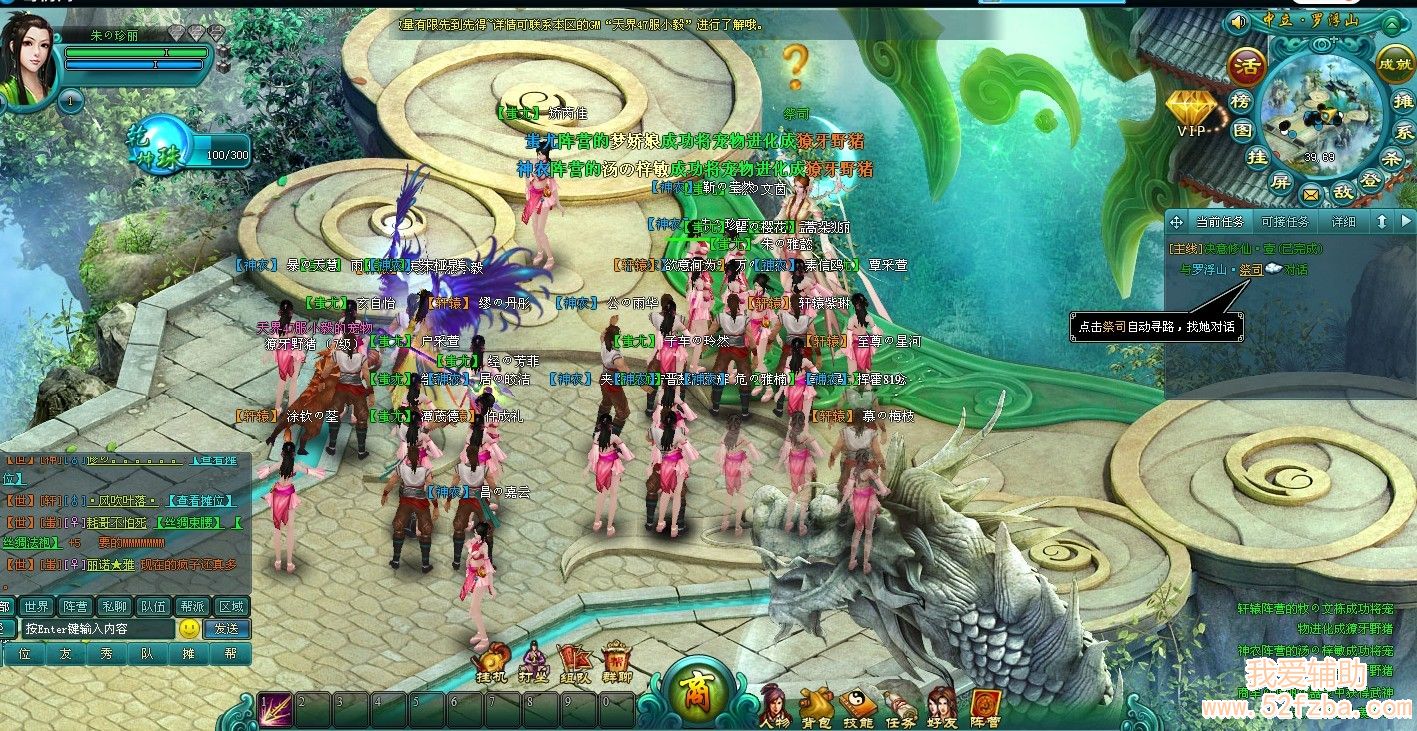Viewport: 1417px width, 731px height.
Task: Select the chat text input box
Action: pos(98,629)
